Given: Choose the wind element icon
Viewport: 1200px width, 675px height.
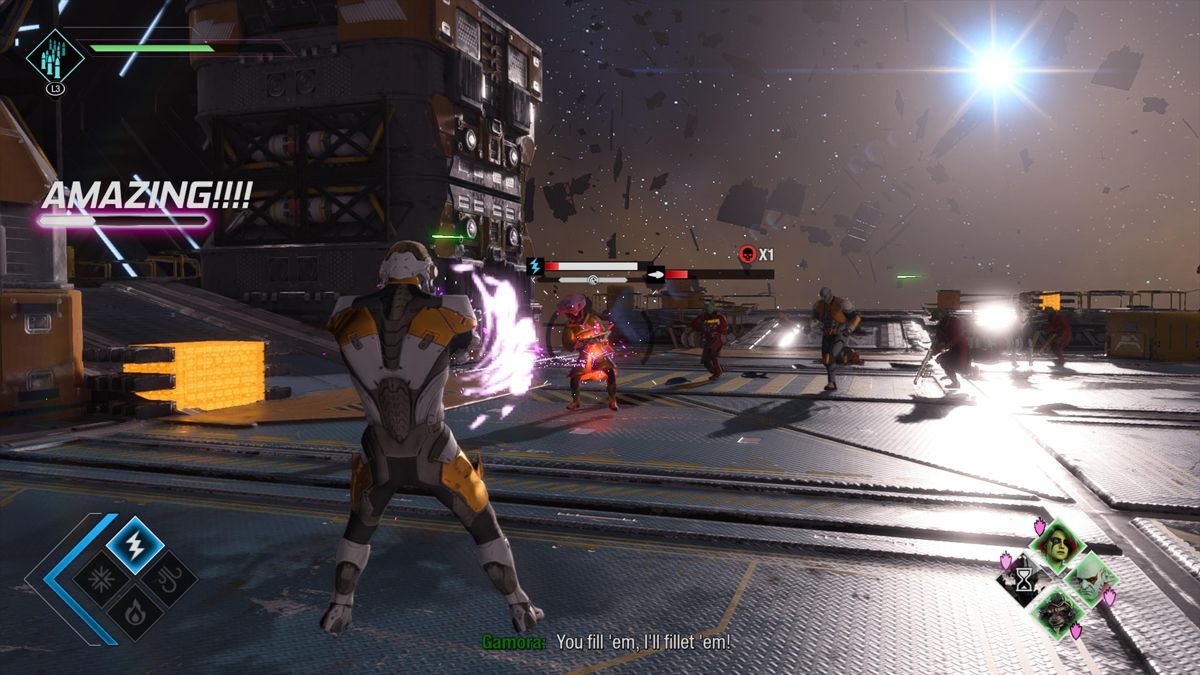Looking at the screenshot, I should click(x=168, y=579).
